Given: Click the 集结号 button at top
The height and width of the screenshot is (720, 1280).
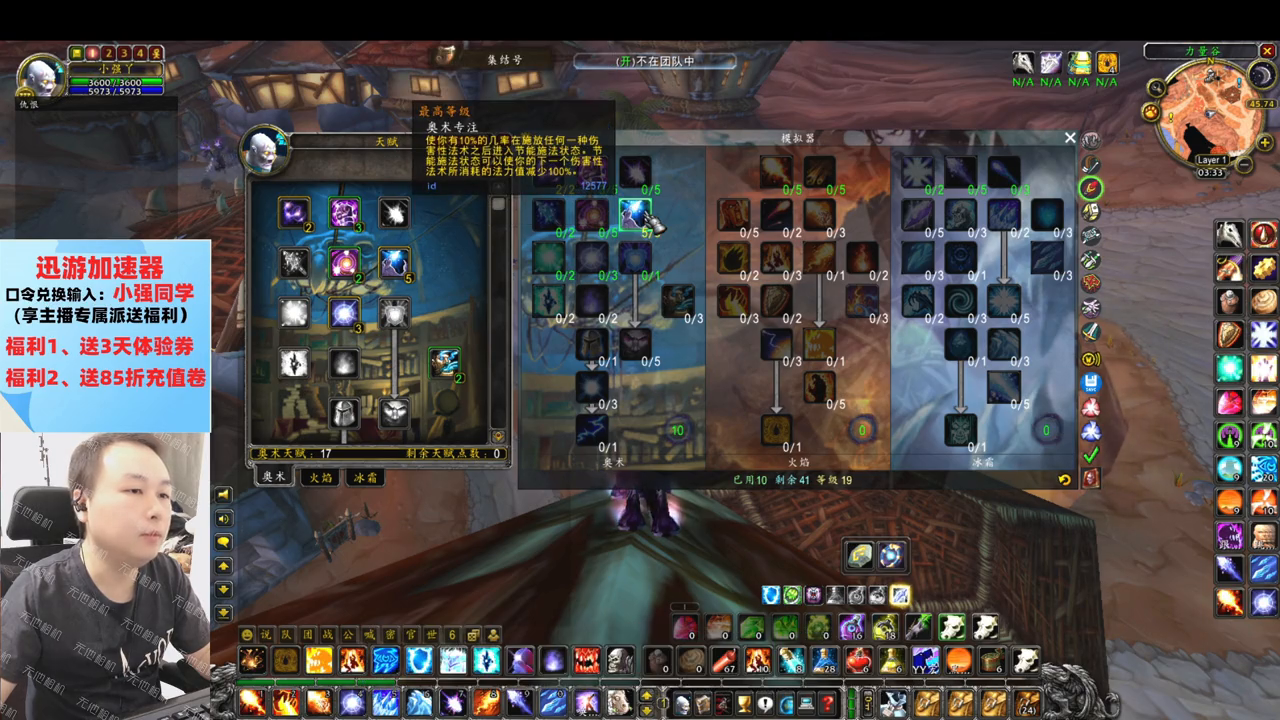Looking at the screenshot, I should pos(504,60).
